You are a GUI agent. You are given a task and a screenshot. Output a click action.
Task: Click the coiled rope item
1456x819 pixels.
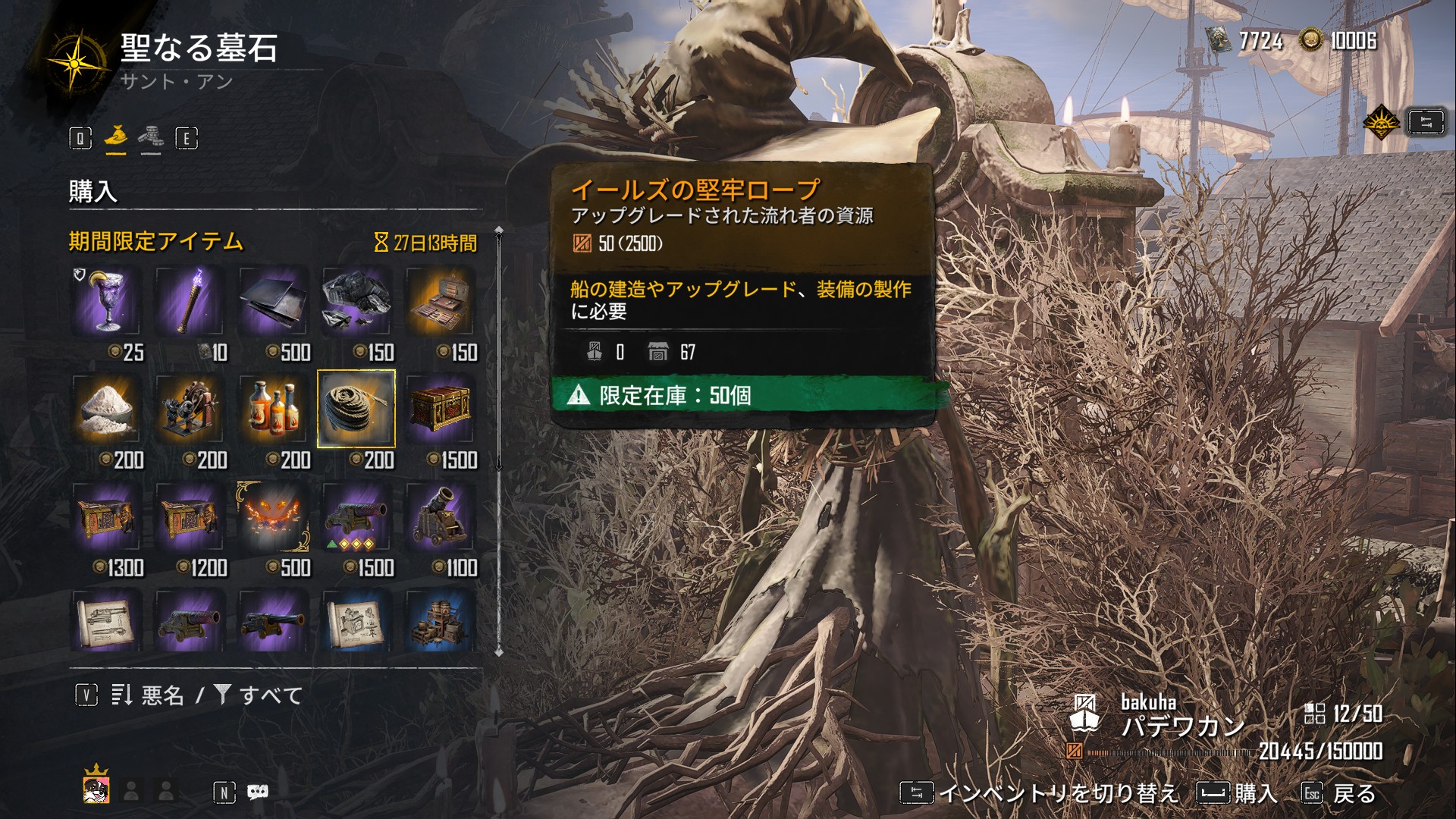[356, 409]
